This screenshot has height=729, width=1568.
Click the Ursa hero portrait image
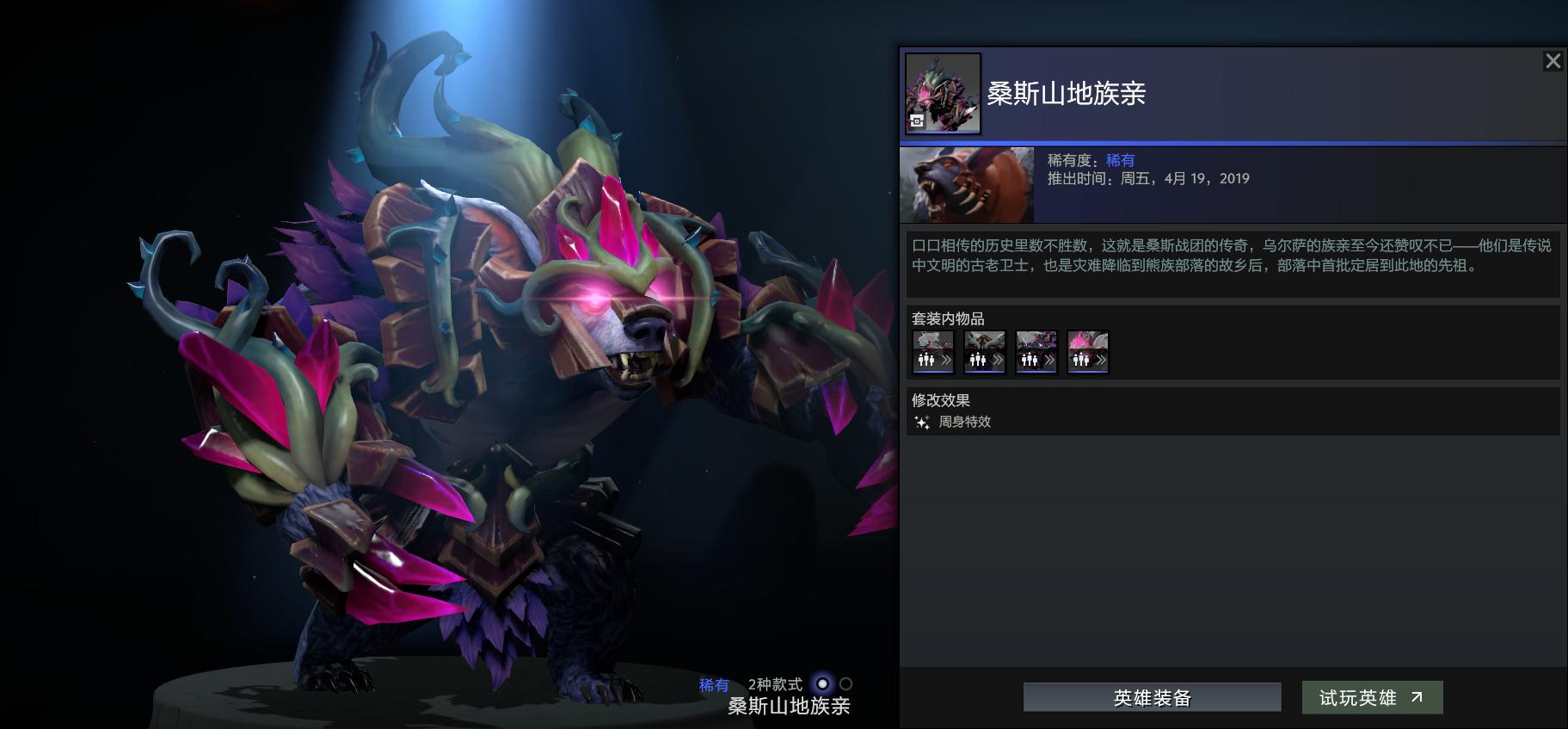tap(966, 184)
